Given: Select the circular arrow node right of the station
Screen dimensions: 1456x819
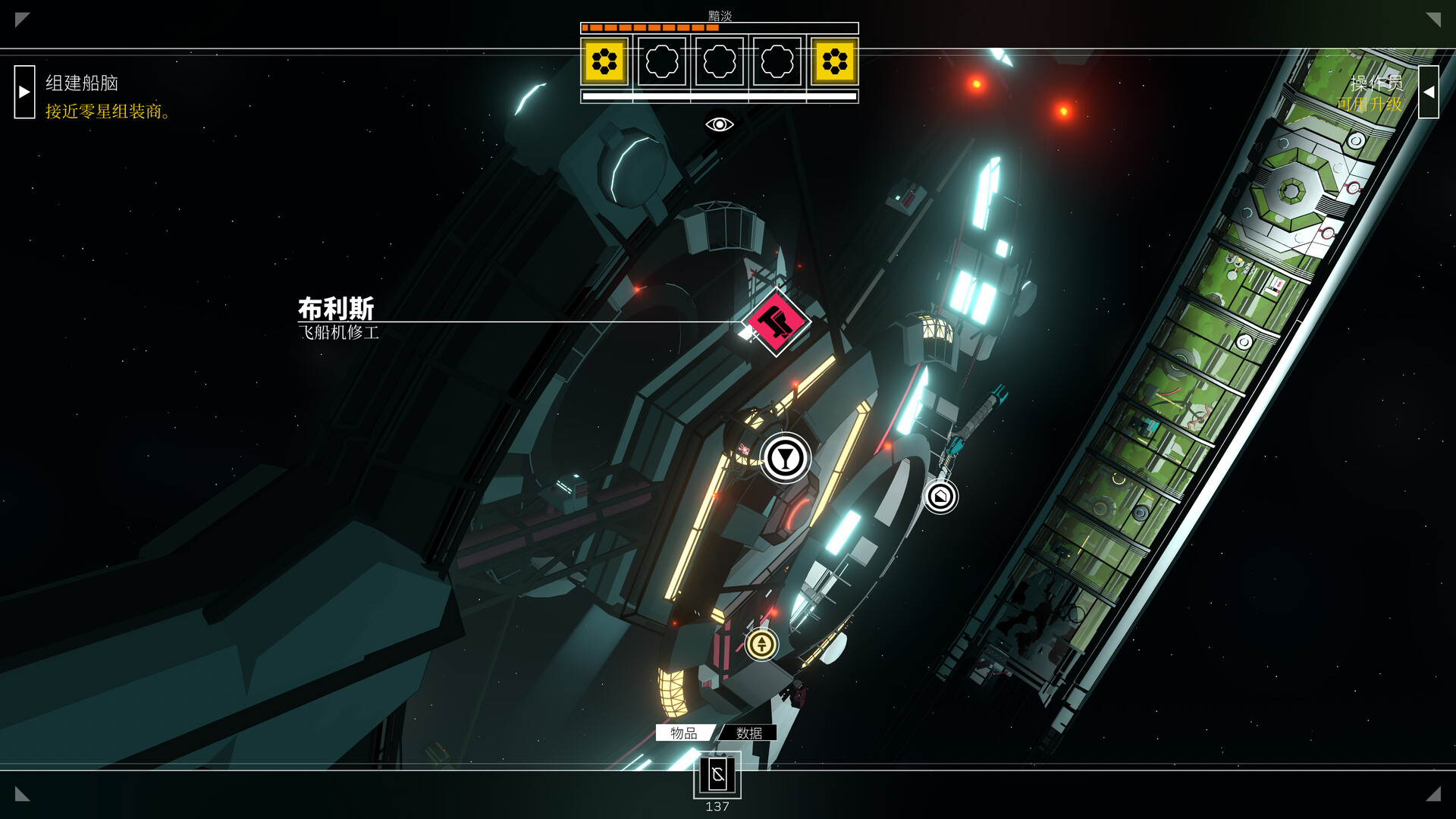Looking at the screenshot, I should tap(940, 497).
